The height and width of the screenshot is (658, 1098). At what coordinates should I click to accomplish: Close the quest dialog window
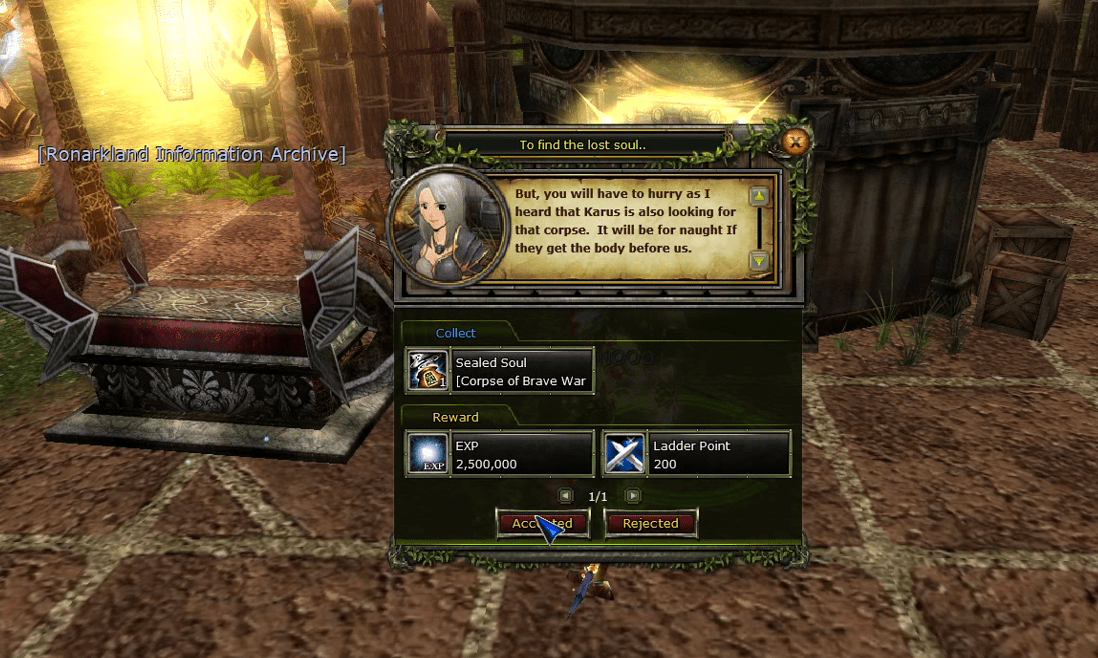tap(796, 142)
